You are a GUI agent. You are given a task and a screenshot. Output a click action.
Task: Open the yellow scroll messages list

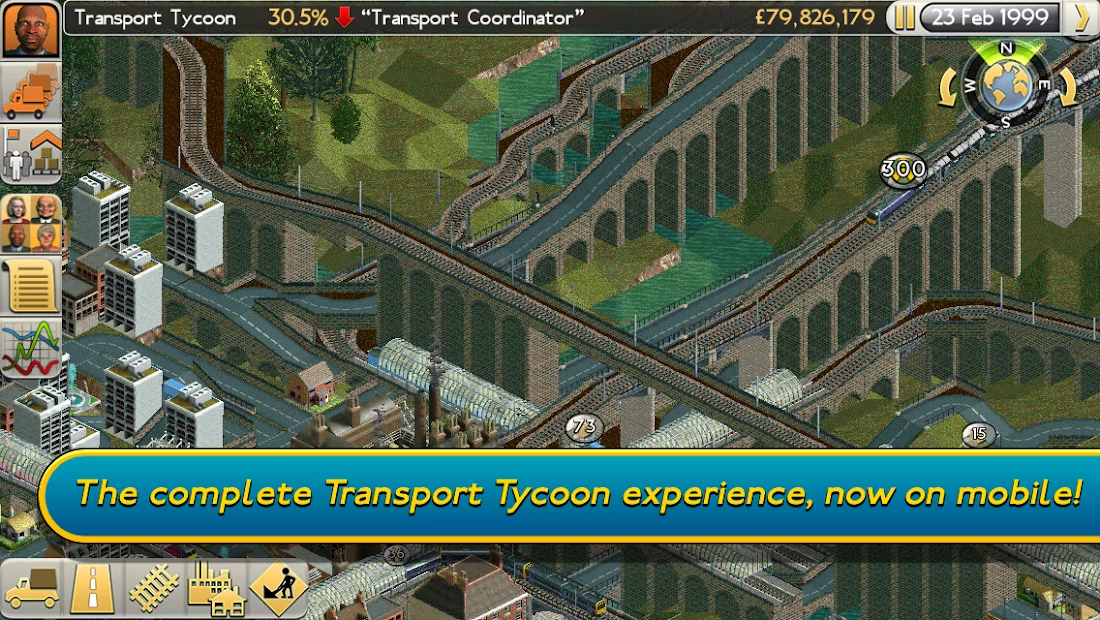(x=31, y=286)
